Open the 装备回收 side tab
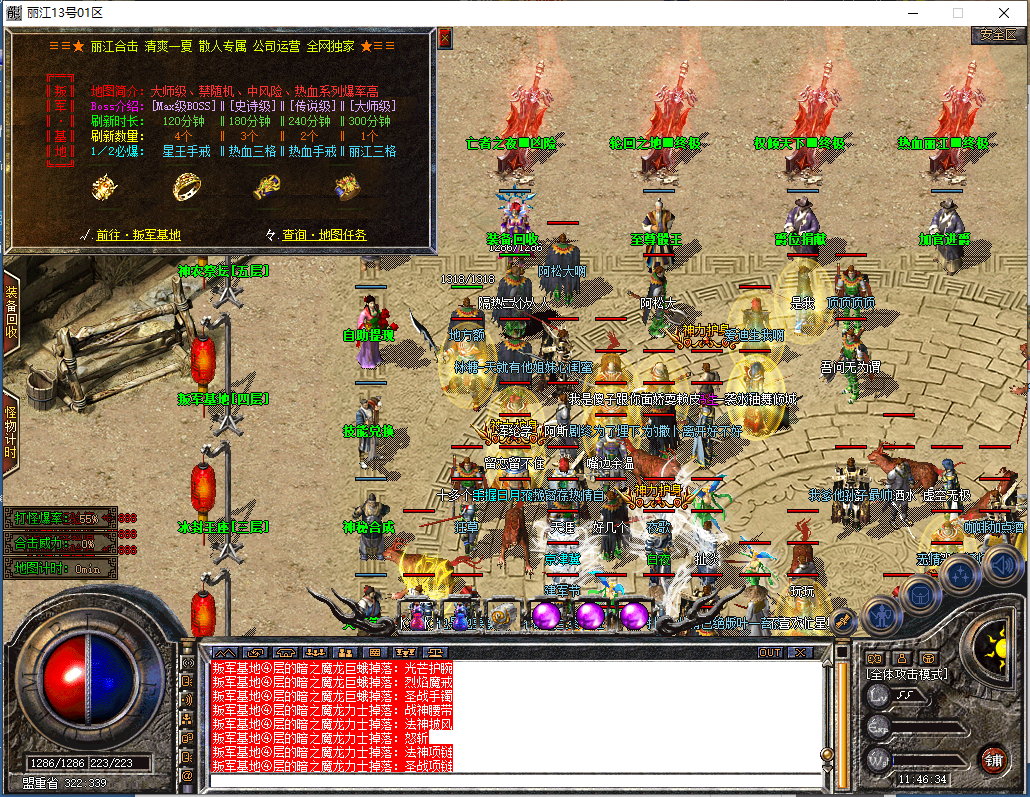This screenshot has height=797, width=1030. point(11,311)
